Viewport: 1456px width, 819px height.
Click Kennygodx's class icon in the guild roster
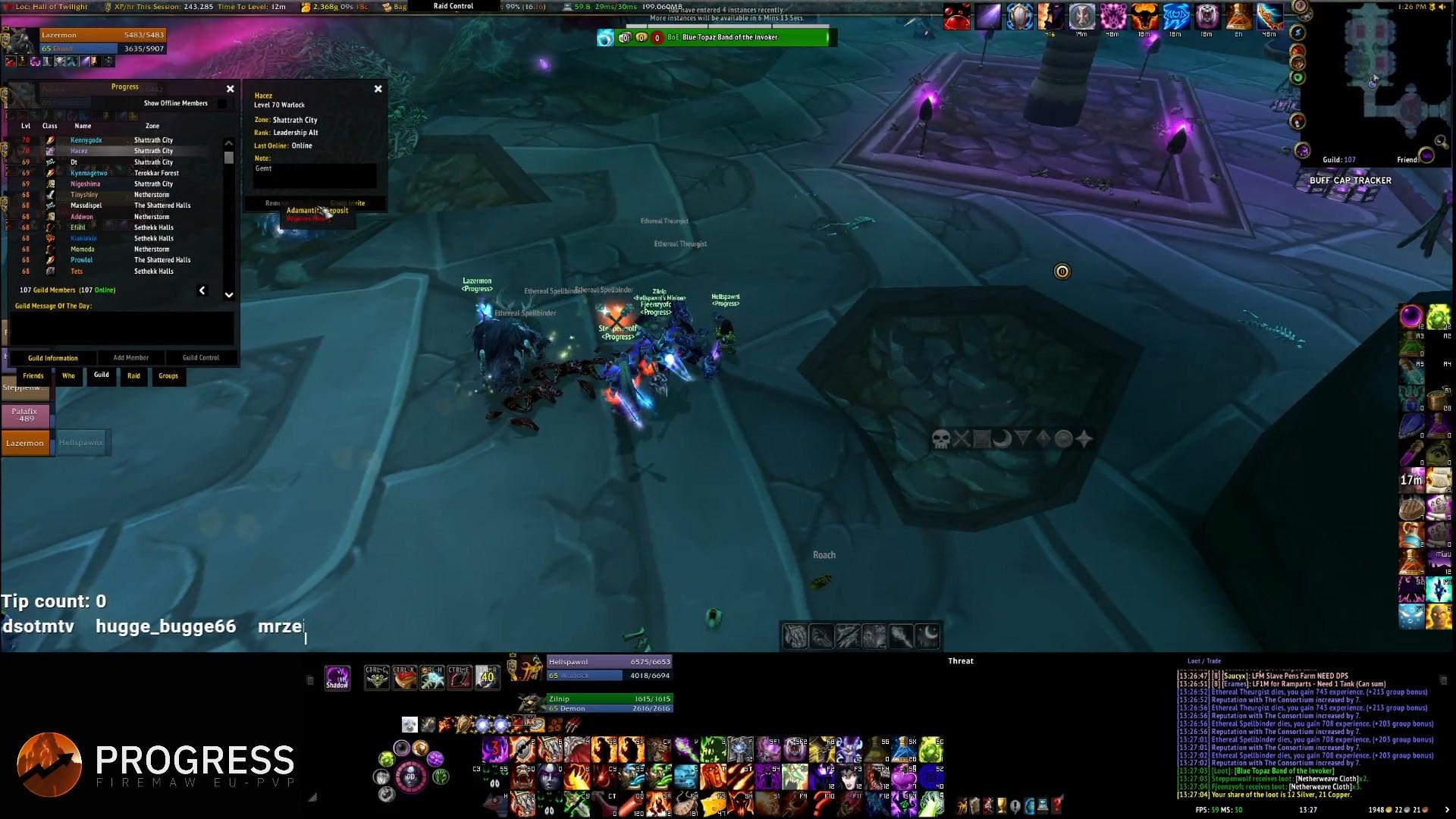pyautogui.click(x=50, y=140)
